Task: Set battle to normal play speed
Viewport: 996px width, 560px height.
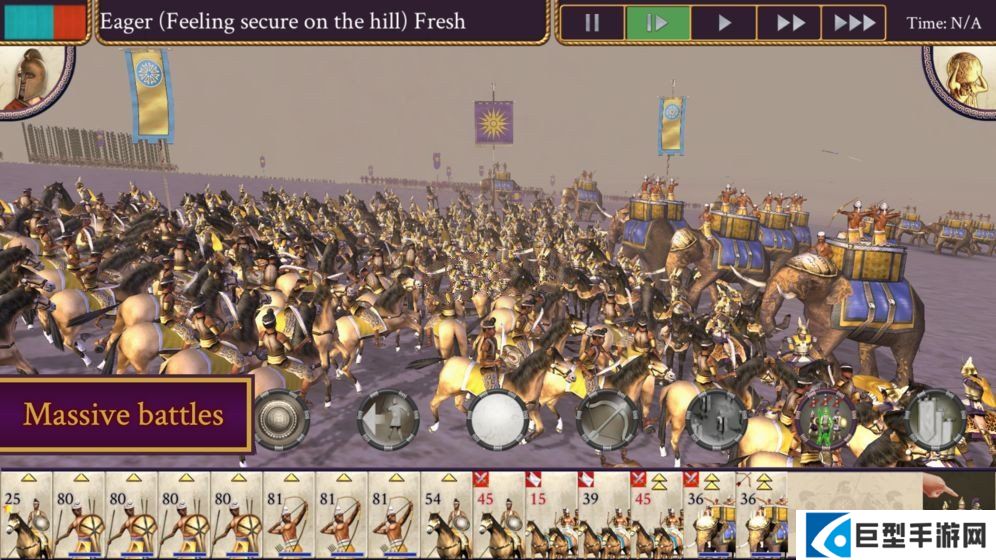Action: [x=723, y=23]
